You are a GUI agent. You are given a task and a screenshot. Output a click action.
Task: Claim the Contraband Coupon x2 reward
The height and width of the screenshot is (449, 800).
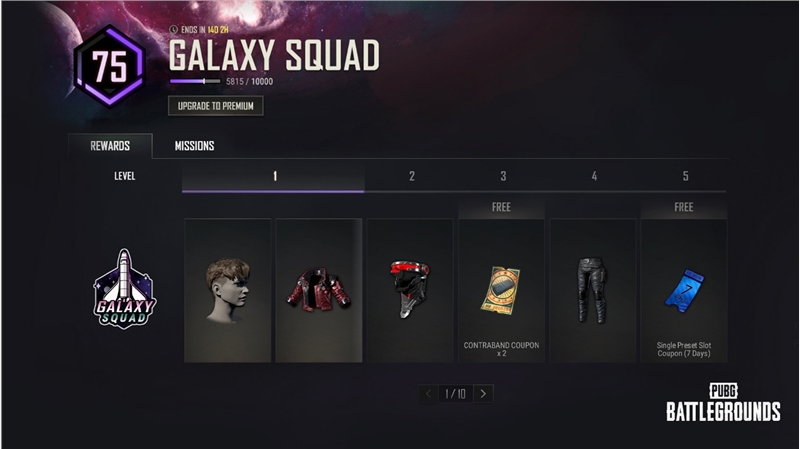click(x=501, y=290)
